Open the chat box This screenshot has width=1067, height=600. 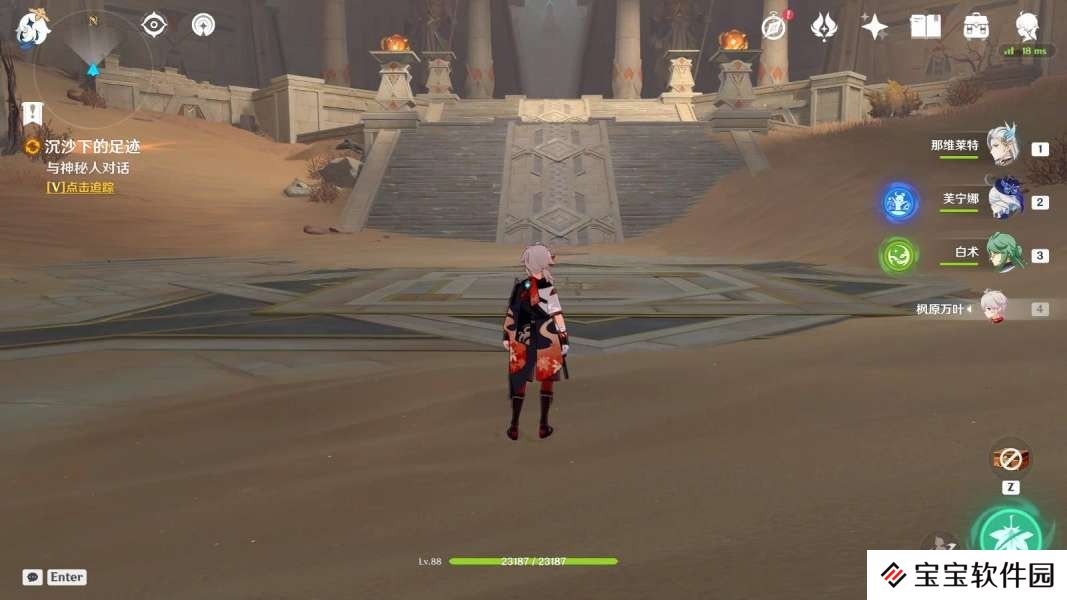point(33,577)
